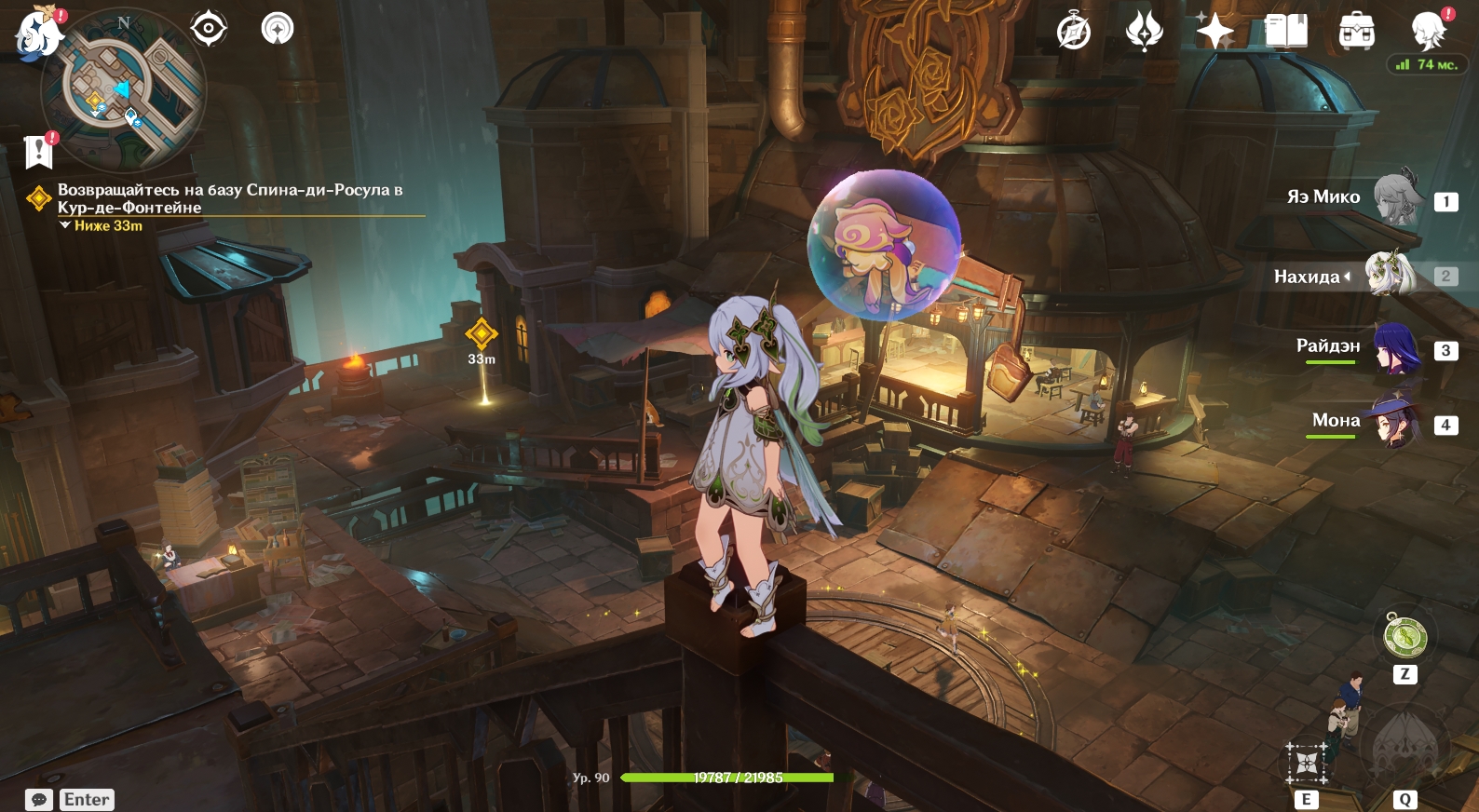Choose party member Мона

pos(1393,422)
